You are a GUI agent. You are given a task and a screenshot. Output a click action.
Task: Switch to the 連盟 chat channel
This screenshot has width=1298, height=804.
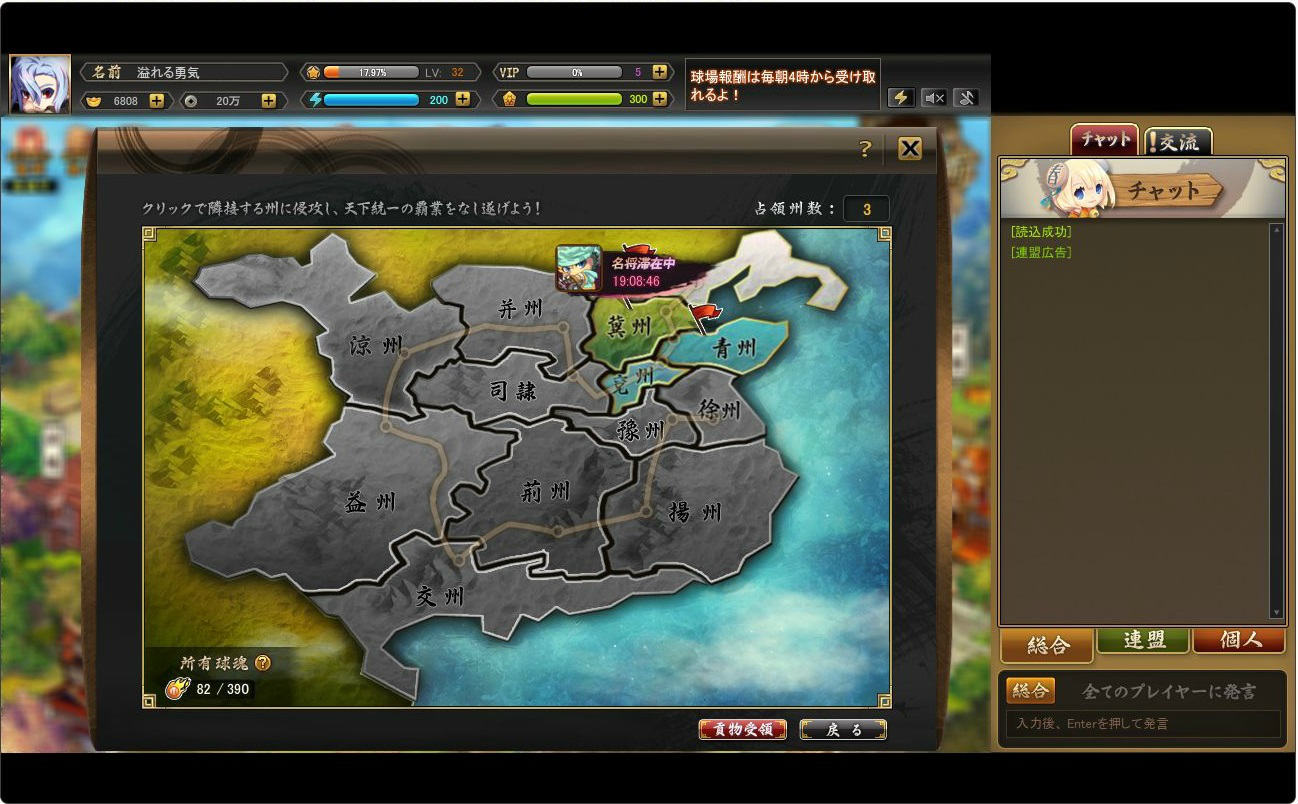coord(1142,645)
